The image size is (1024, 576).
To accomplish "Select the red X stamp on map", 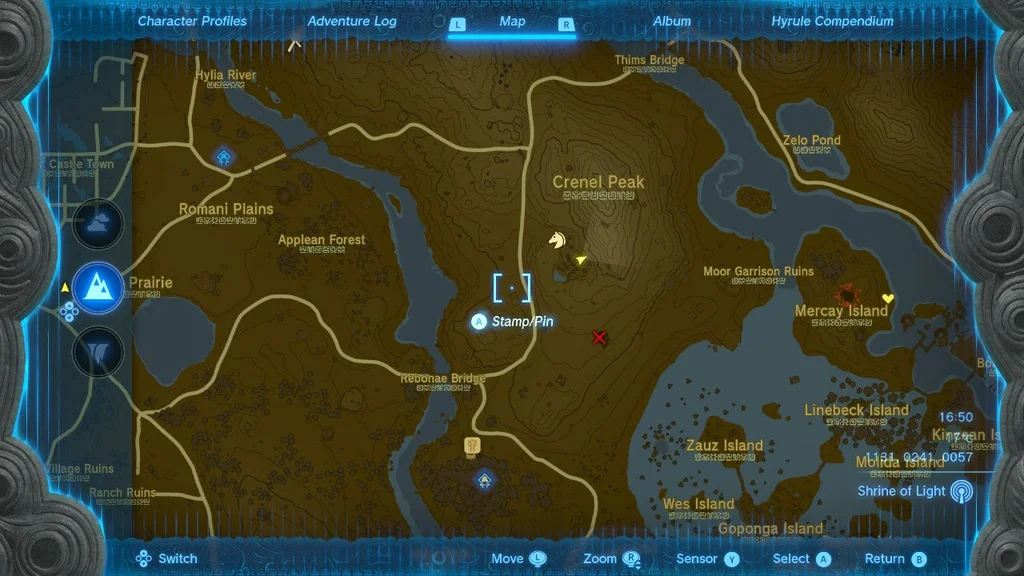I will click(x=599, y=337).
